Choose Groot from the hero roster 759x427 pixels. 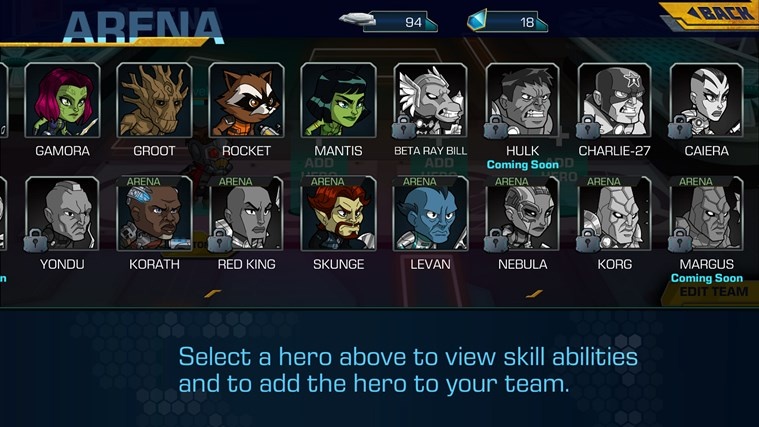[x=154, y=101]
